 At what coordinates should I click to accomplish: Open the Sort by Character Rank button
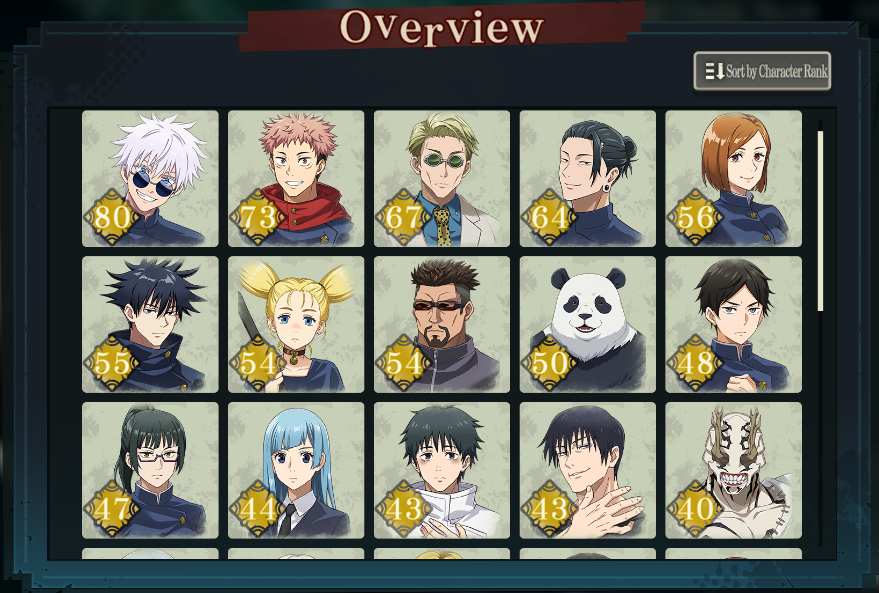click(x=762, y=71)
